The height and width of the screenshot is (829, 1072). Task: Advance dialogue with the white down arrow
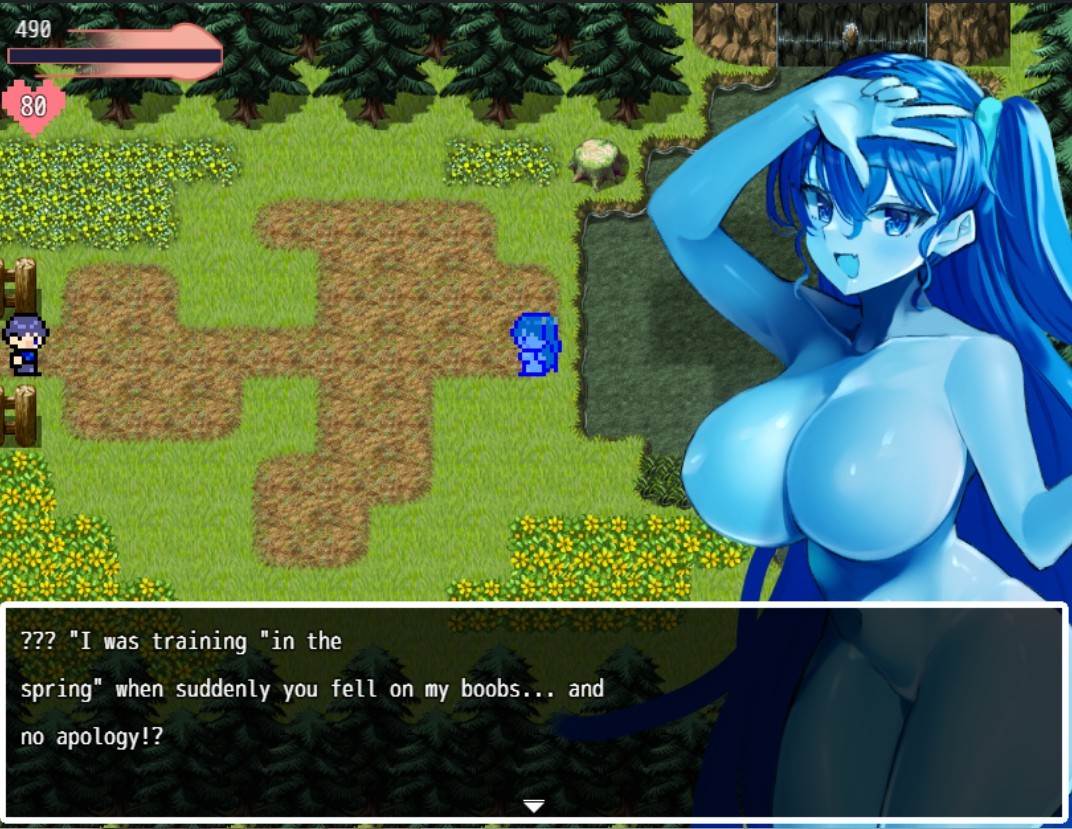click(534, 805)
